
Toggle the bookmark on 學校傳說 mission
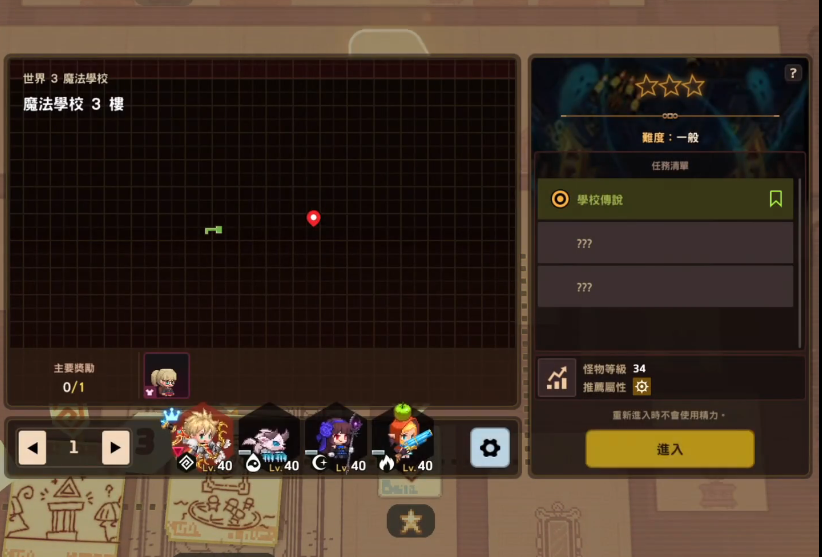[775, 199]
